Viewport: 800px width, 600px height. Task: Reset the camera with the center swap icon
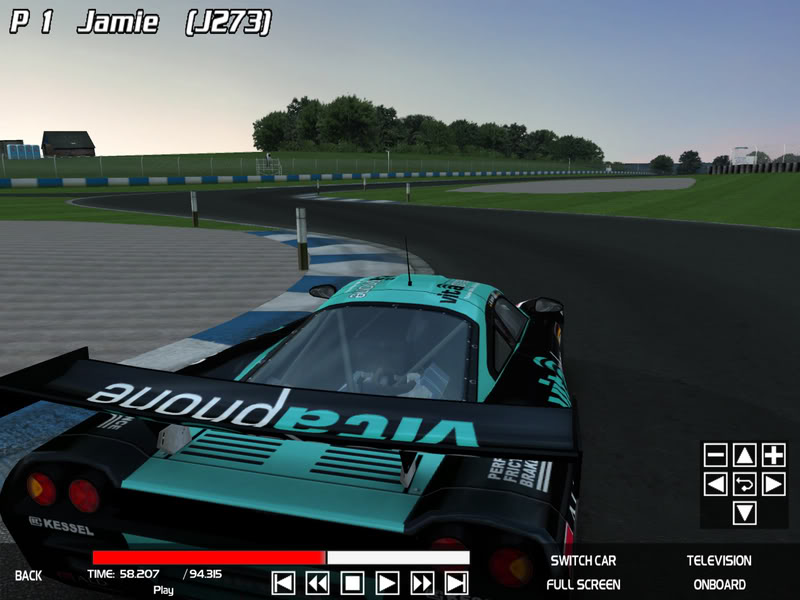(x=745, y=484)
